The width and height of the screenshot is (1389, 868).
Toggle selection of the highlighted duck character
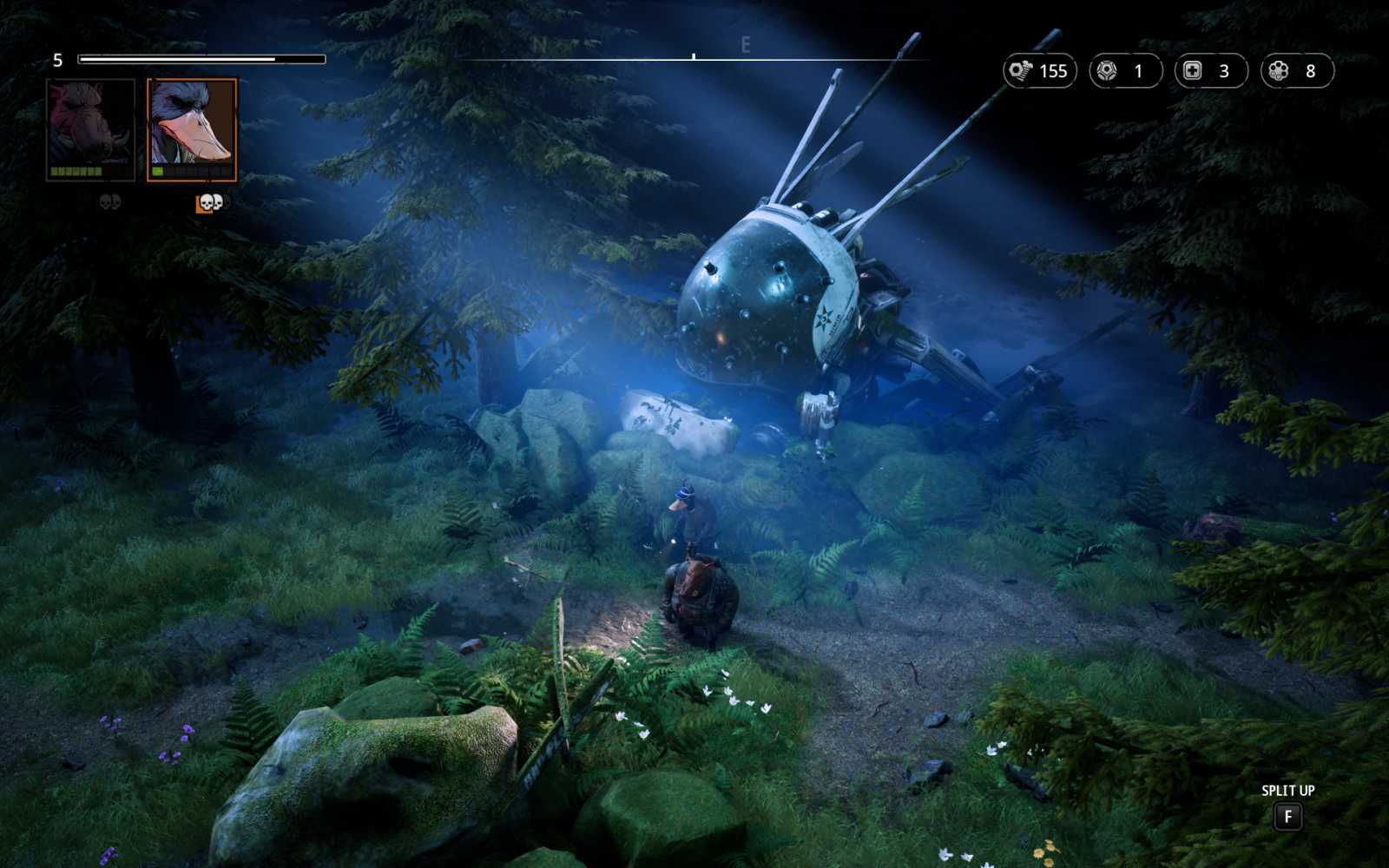coord(191,127)
